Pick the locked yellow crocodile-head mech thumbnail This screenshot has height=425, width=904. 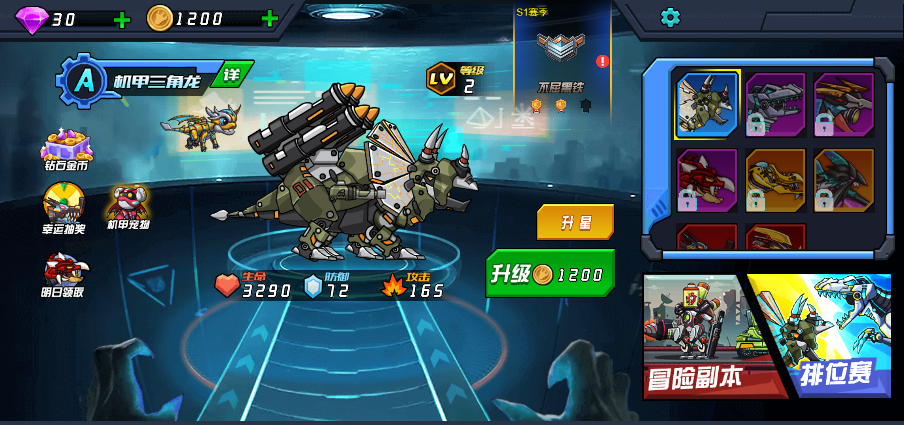point(775,180)
